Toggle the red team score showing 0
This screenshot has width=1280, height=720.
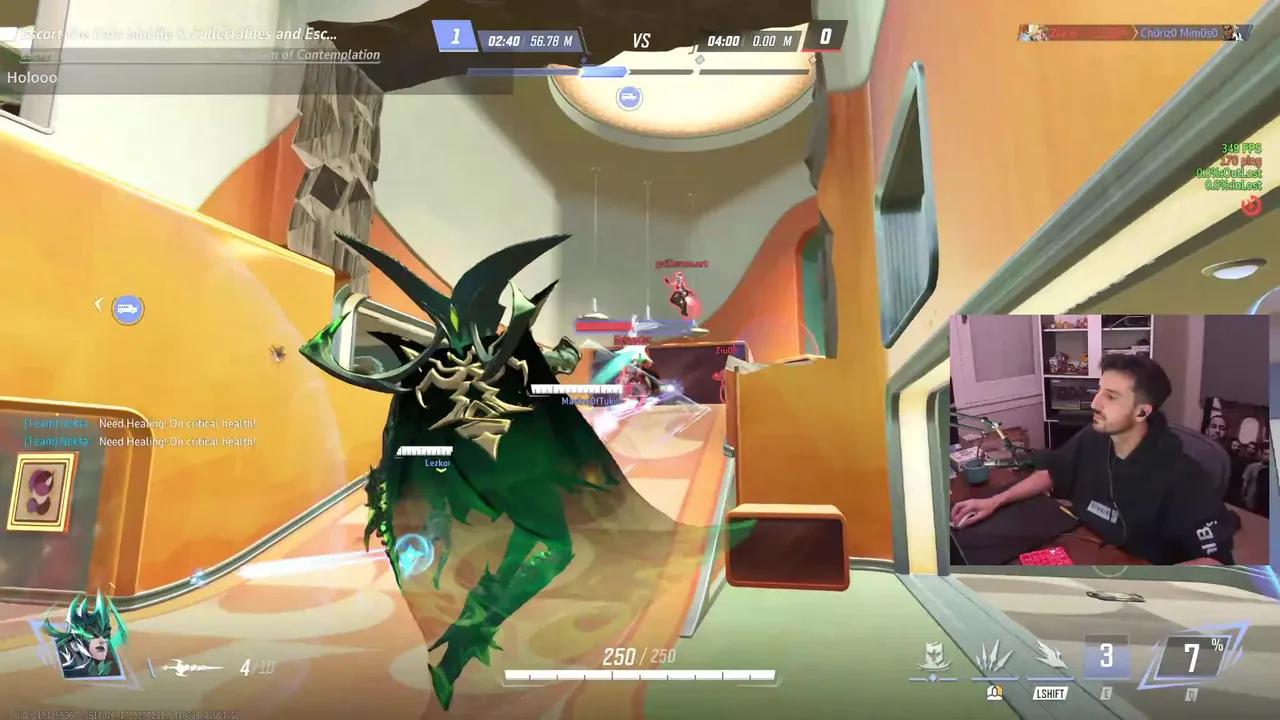tap(824, 36)
